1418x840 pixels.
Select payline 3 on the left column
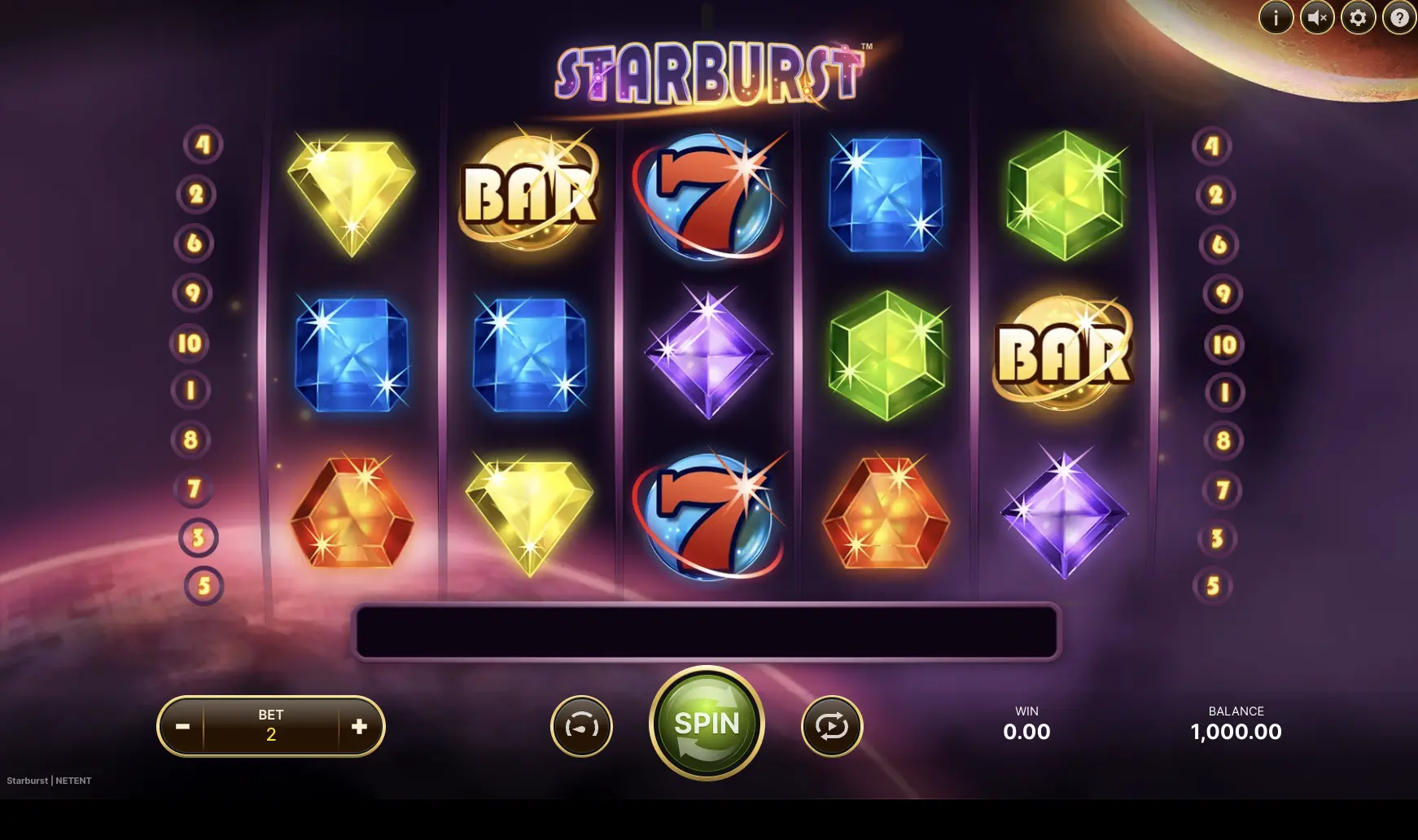198,537
